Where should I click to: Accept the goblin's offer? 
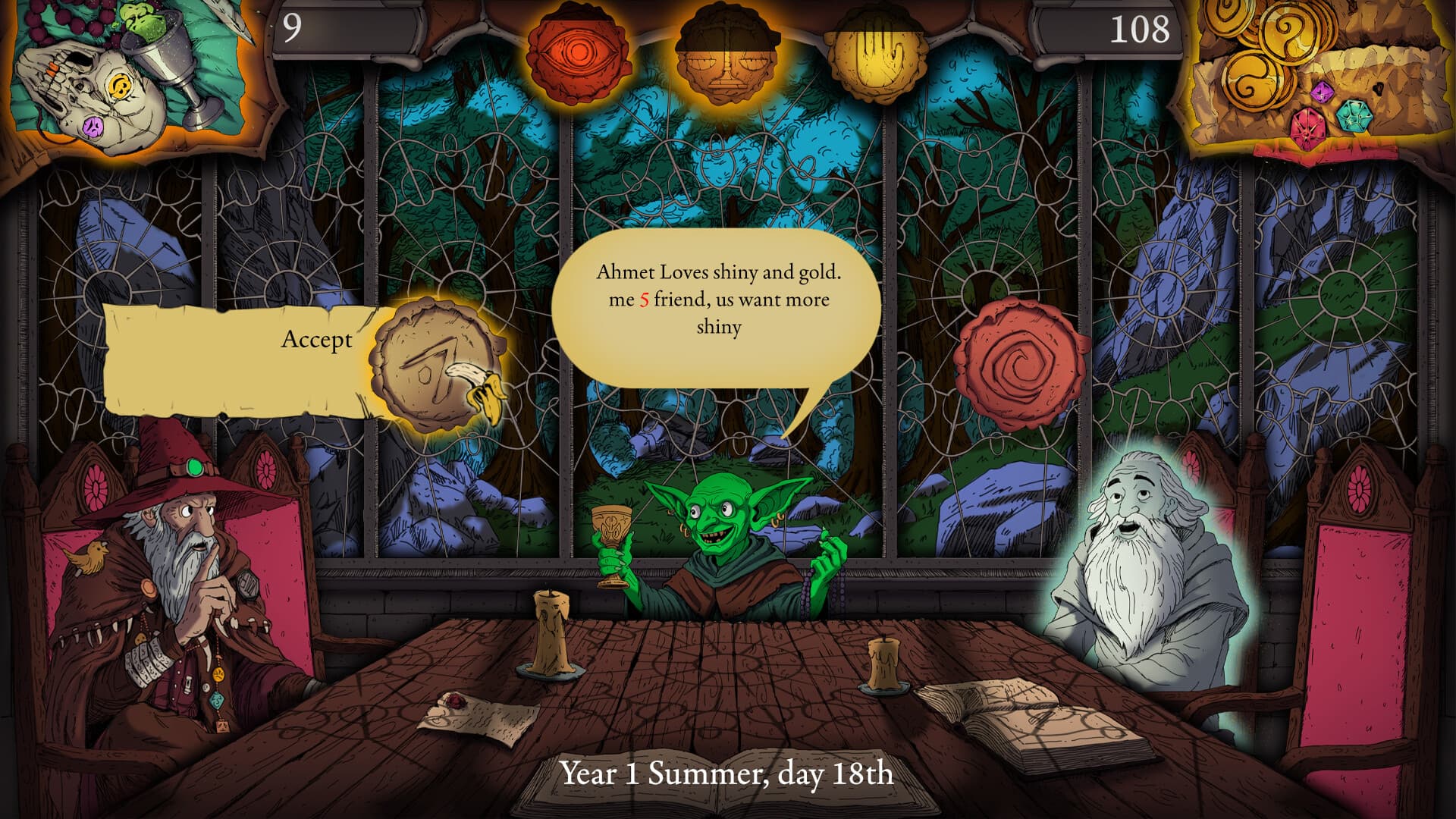(317, 340)
